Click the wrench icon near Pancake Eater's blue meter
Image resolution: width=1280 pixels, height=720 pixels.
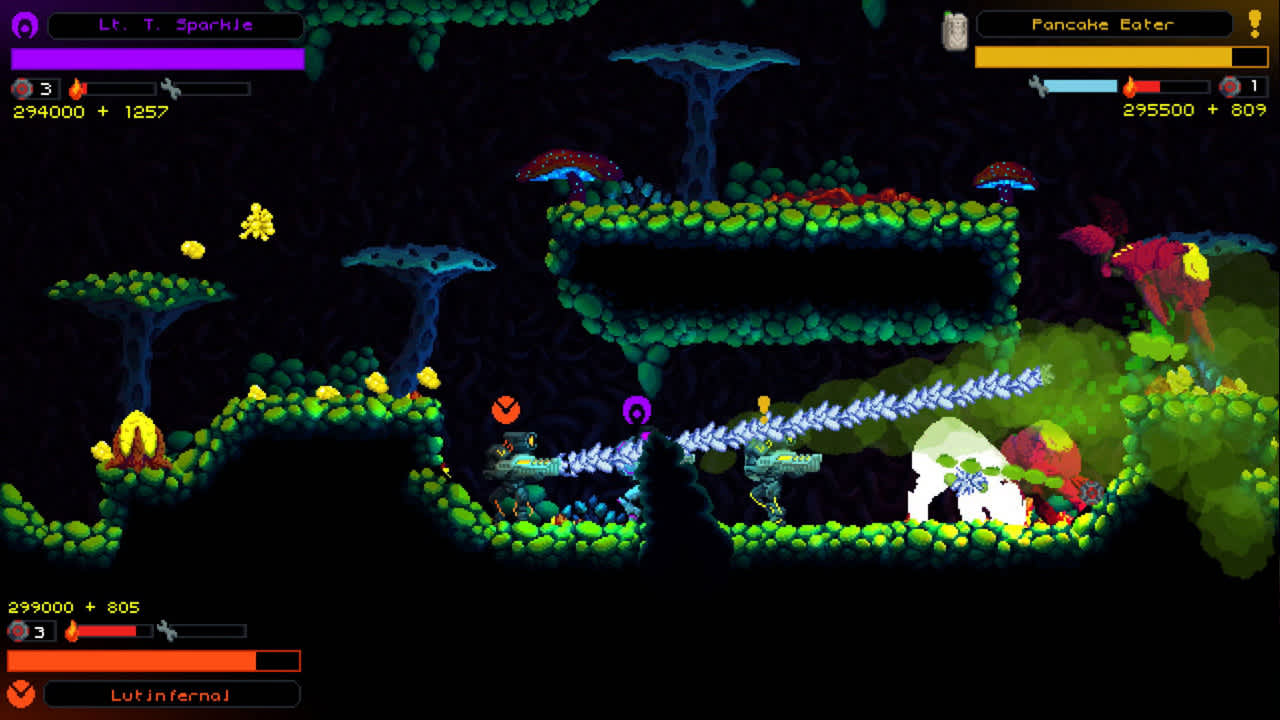coord(1036,85)
